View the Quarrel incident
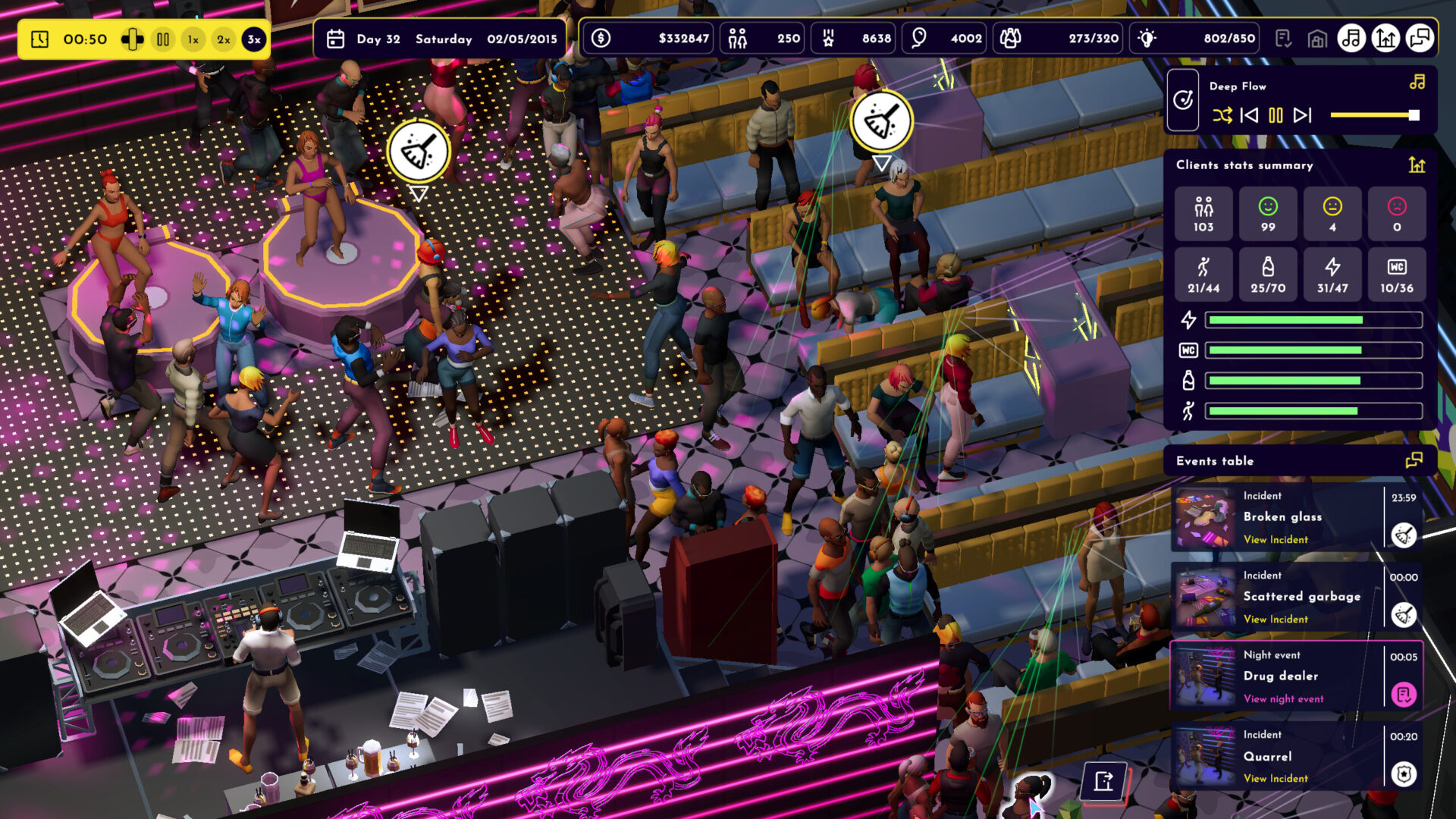 tap(1276, 778)
